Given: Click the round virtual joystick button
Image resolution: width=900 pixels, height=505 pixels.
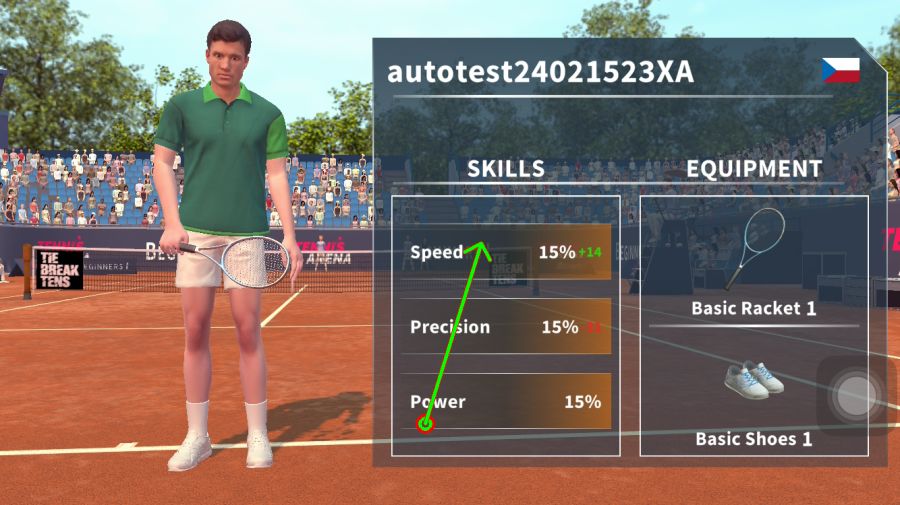Looking at the screenshot, I should [x=854, y=395].
